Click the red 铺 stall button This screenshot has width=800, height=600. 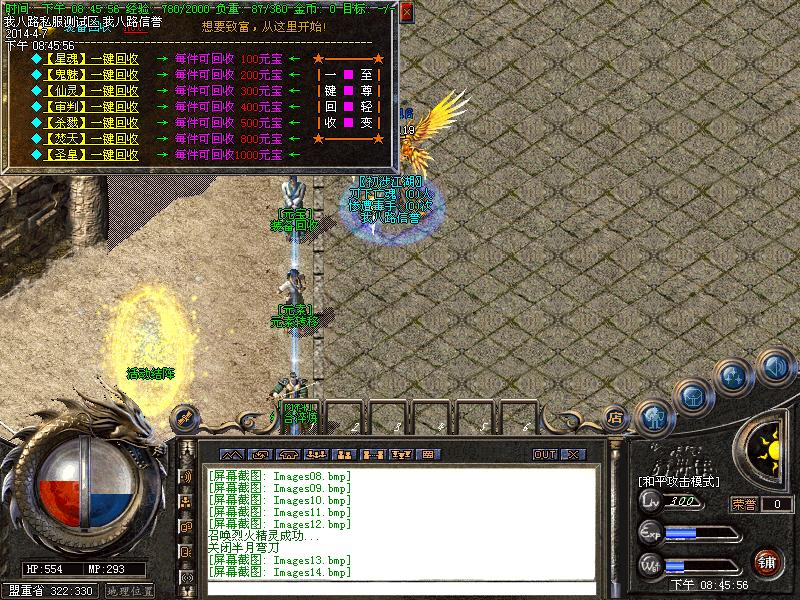[x=767, y=561]
